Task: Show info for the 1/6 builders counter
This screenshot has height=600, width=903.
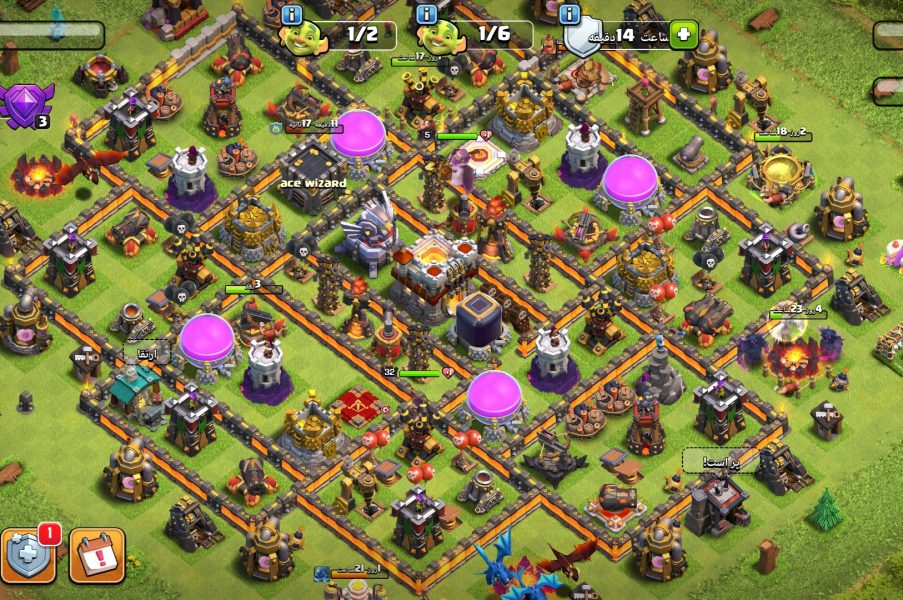Action: pos(427,14)
